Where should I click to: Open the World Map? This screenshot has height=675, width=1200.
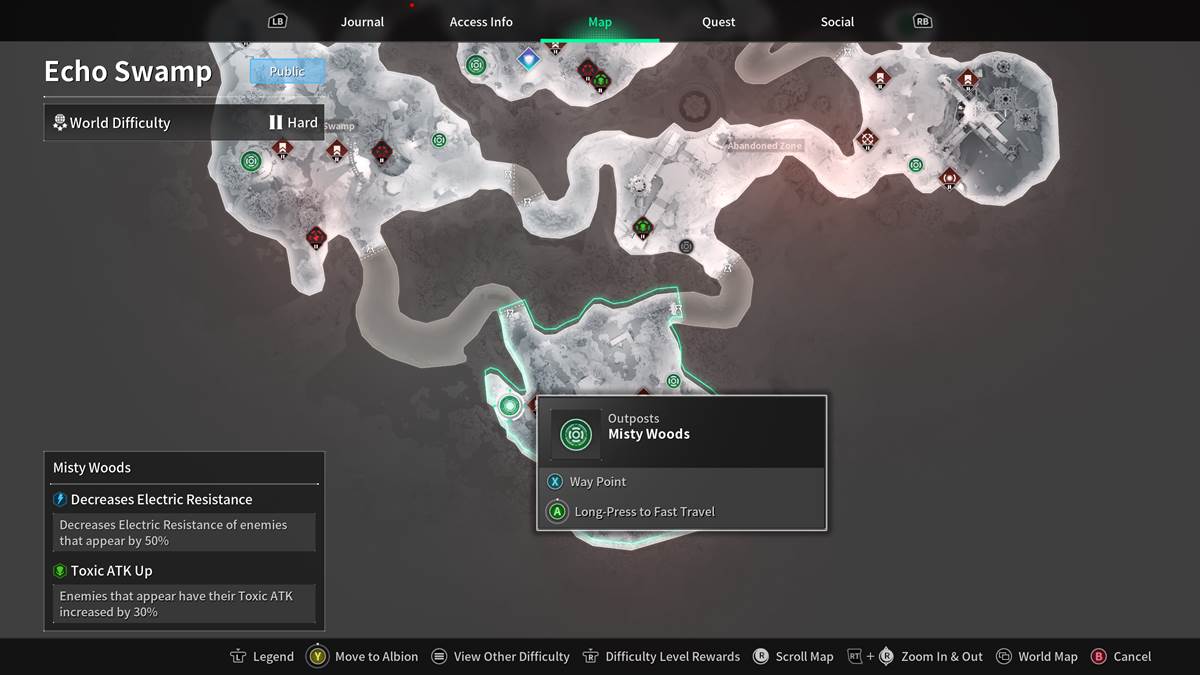pos(1037,657)
